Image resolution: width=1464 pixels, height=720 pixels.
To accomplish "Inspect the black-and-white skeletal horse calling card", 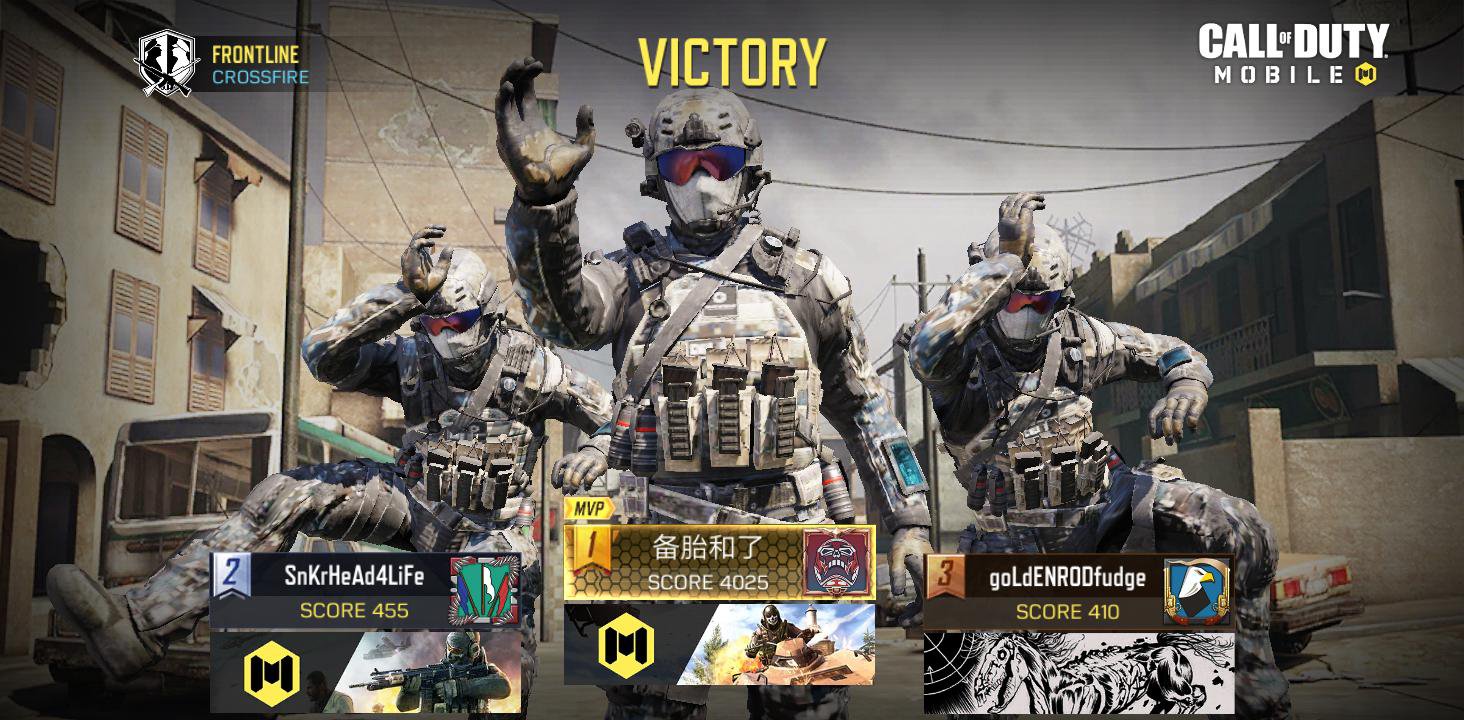I will [1078, 673].
